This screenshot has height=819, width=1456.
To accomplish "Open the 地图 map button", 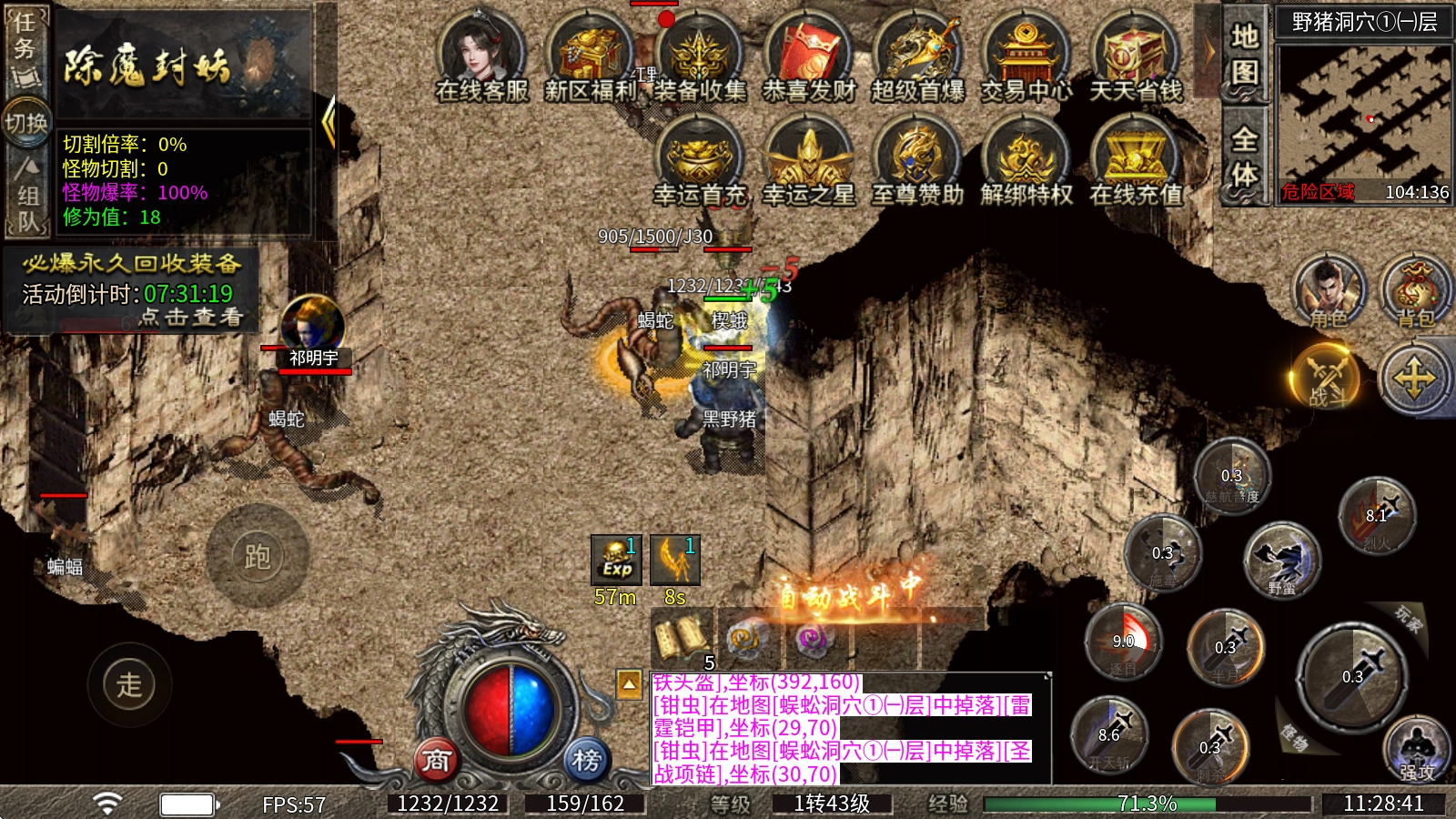I will tap(1244, 53).
